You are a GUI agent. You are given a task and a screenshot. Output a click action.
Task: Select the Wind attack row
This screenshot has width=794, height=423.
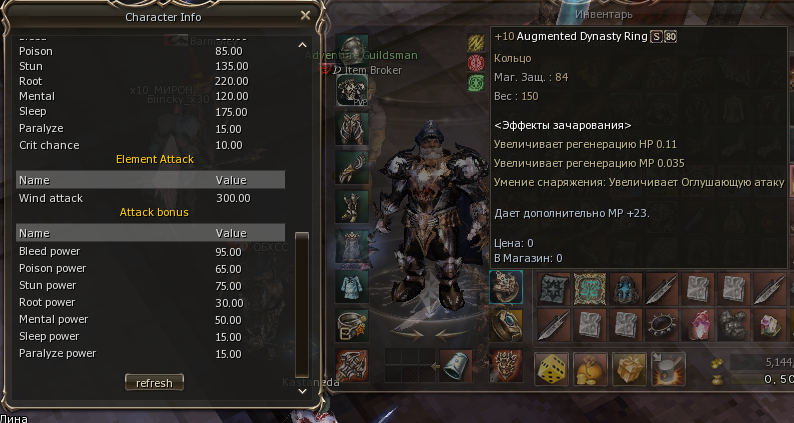pos(150,198)
